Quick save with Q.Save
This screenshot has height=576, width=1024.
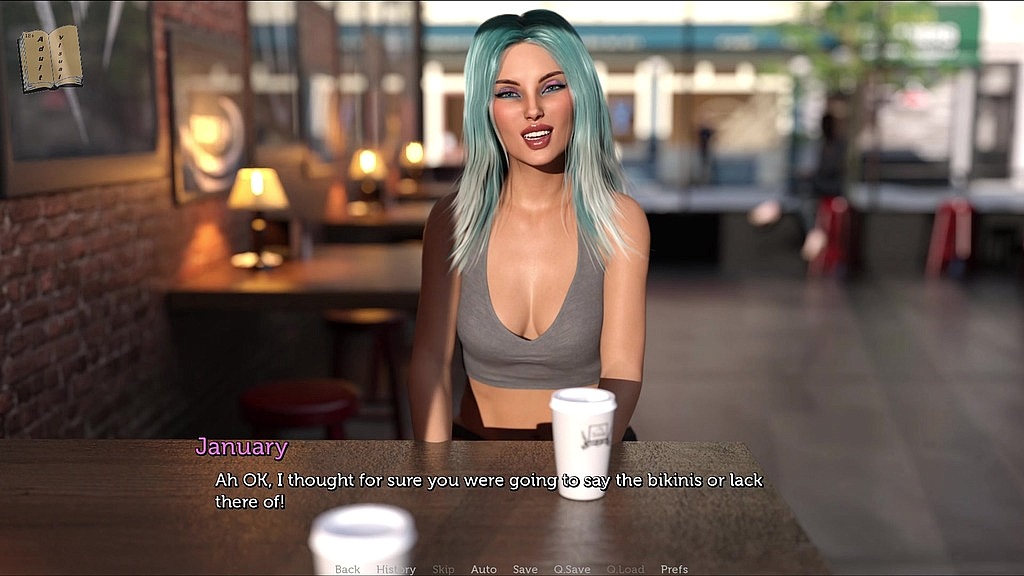[x=572, y=569]
